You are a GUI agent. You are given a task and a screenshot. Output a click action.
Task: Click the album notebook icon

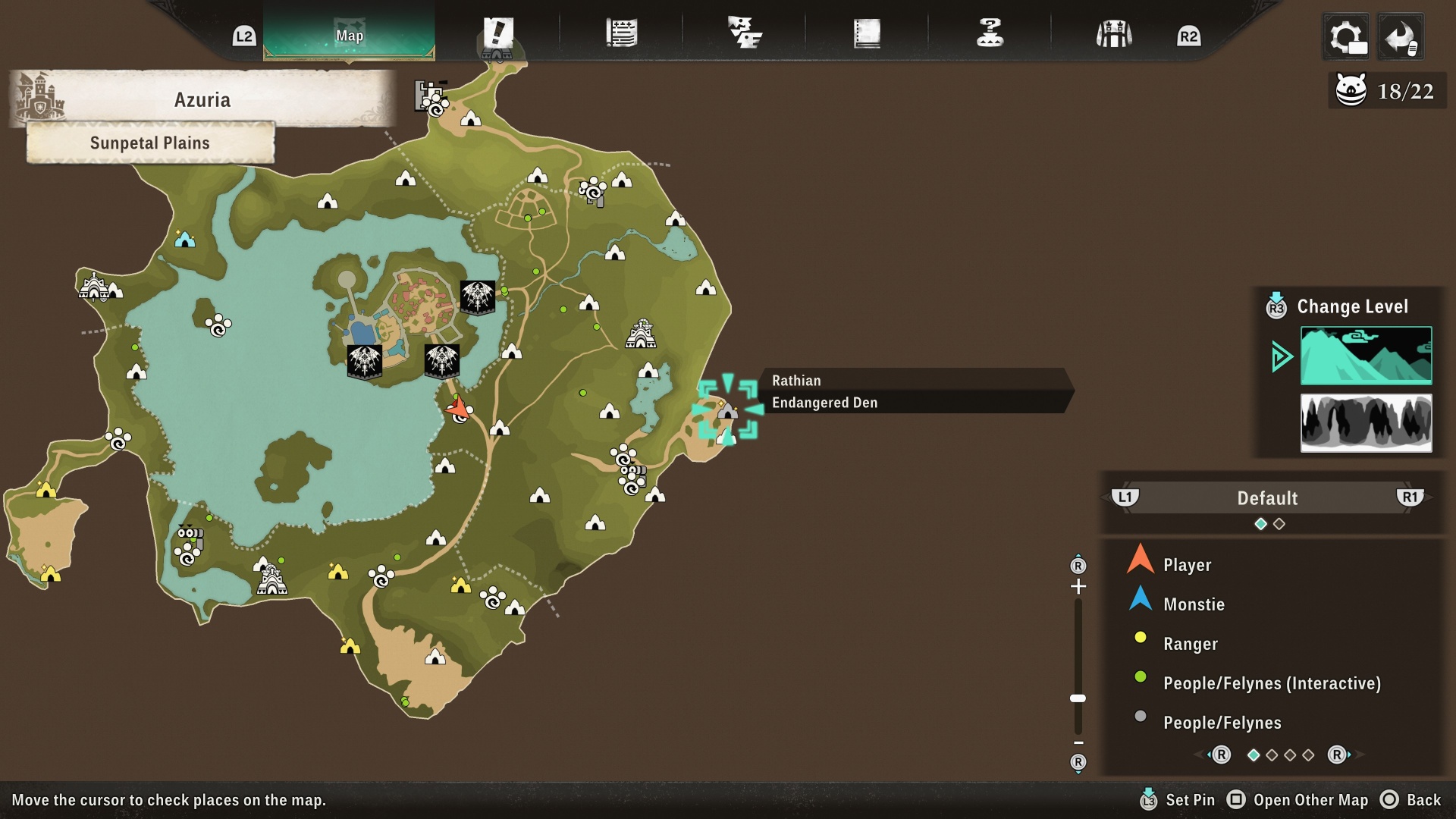click(868, 32)
